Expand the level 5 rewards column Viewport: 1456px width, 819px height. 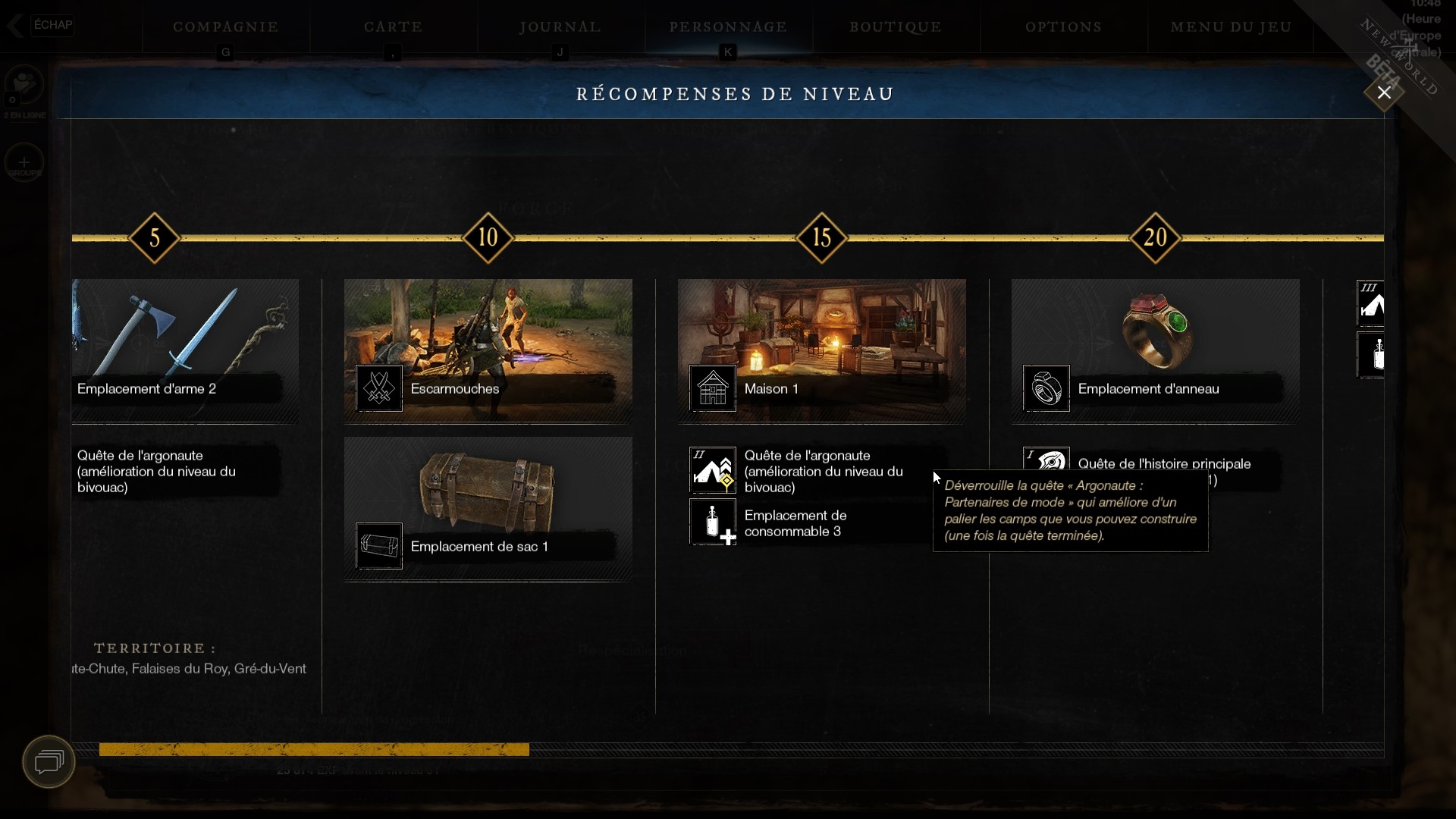tap(154, 238)
